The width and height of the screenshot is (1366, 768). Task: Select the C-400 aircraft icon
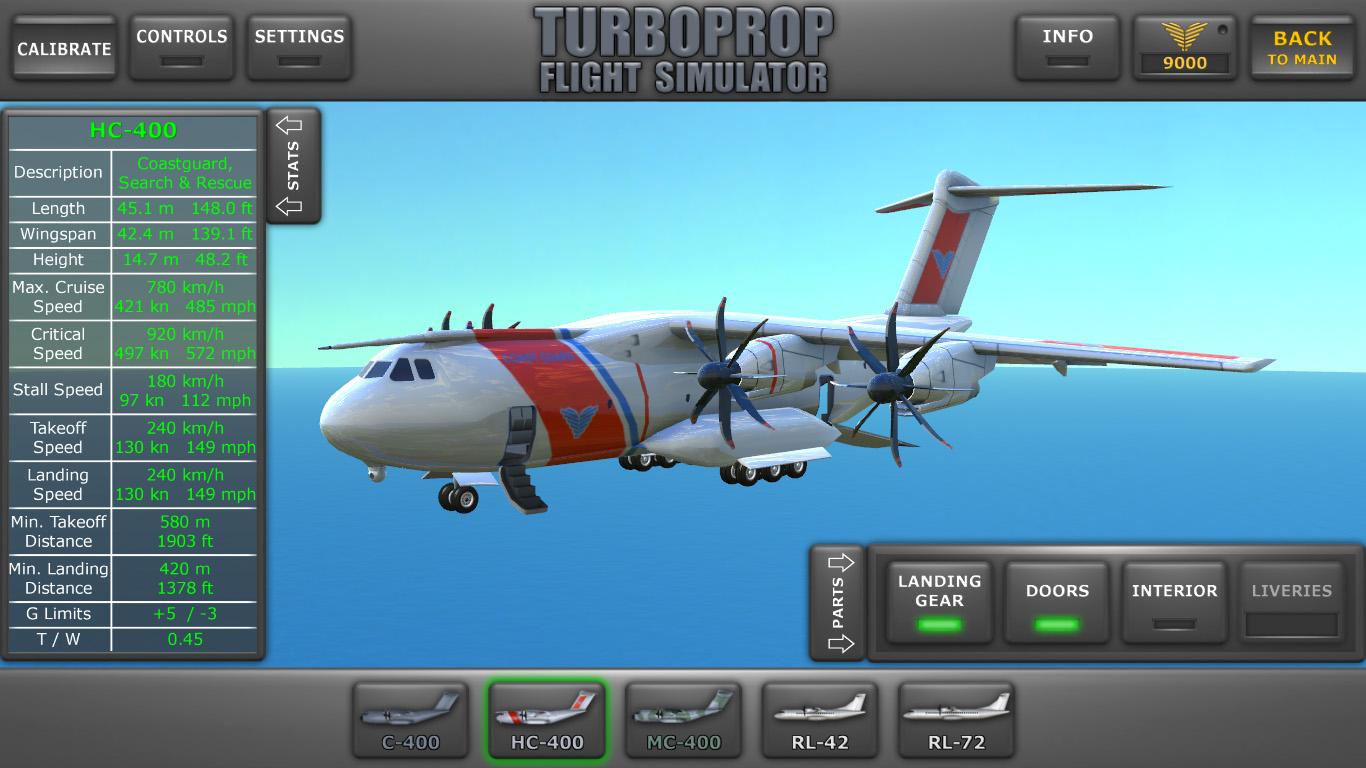coord(410,719)
